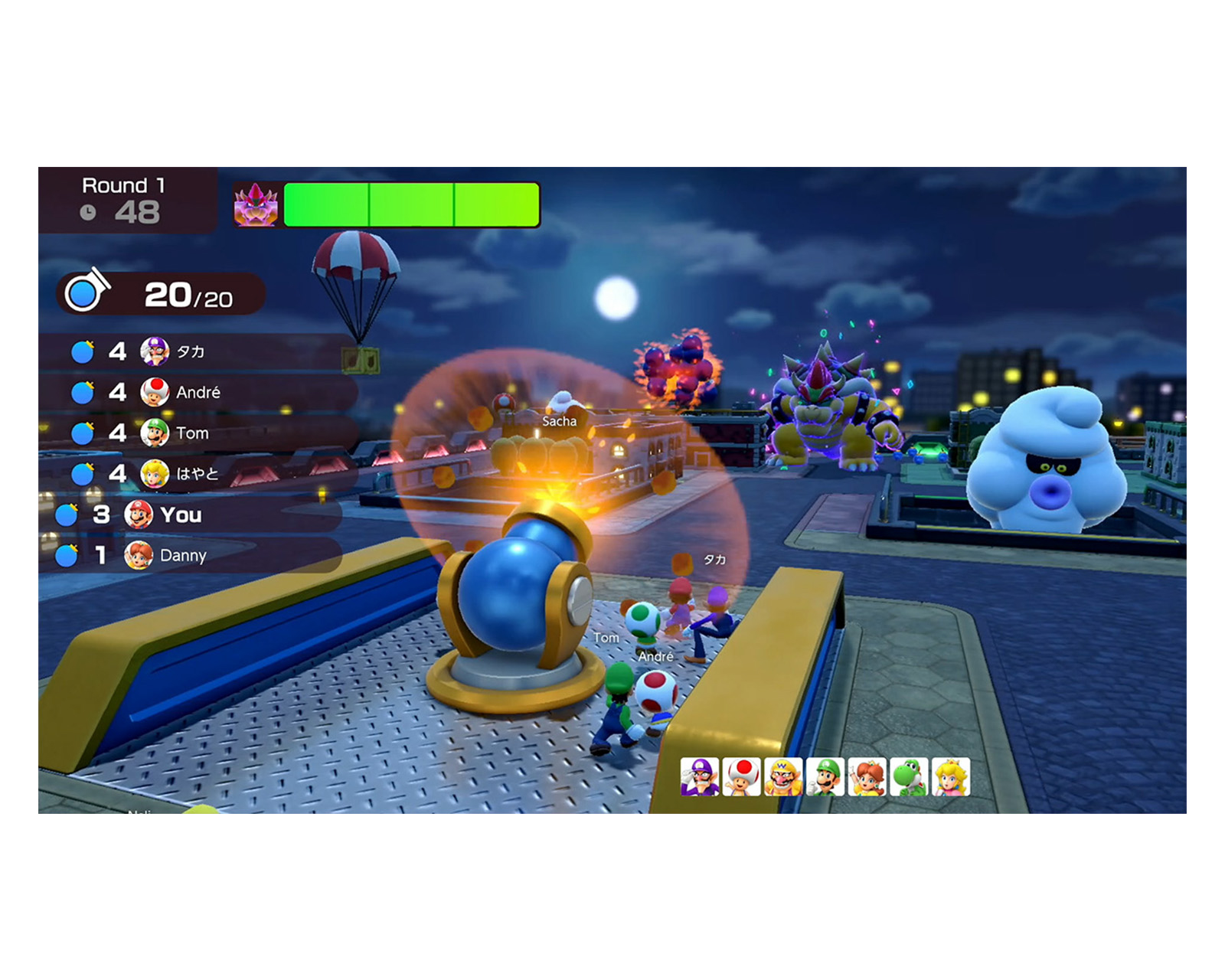This screenshot has width=1225, height=980.
Task: Select the タカ row in the player ranking
Action: [x=191, y=351]
